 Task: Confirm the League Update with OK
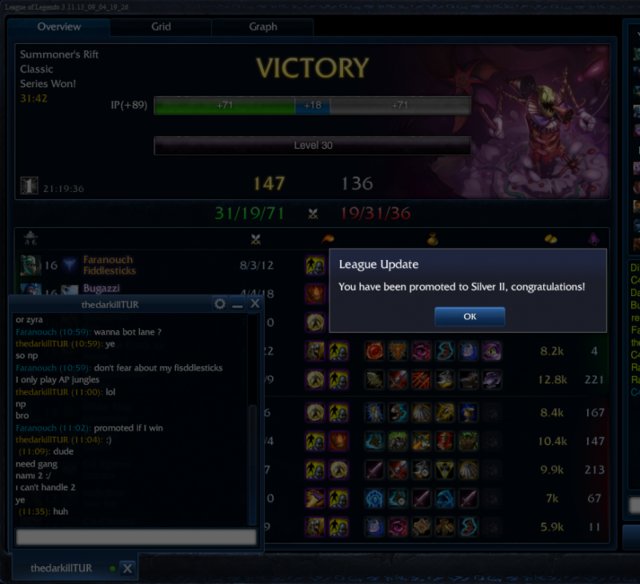(x=469, y=316)
